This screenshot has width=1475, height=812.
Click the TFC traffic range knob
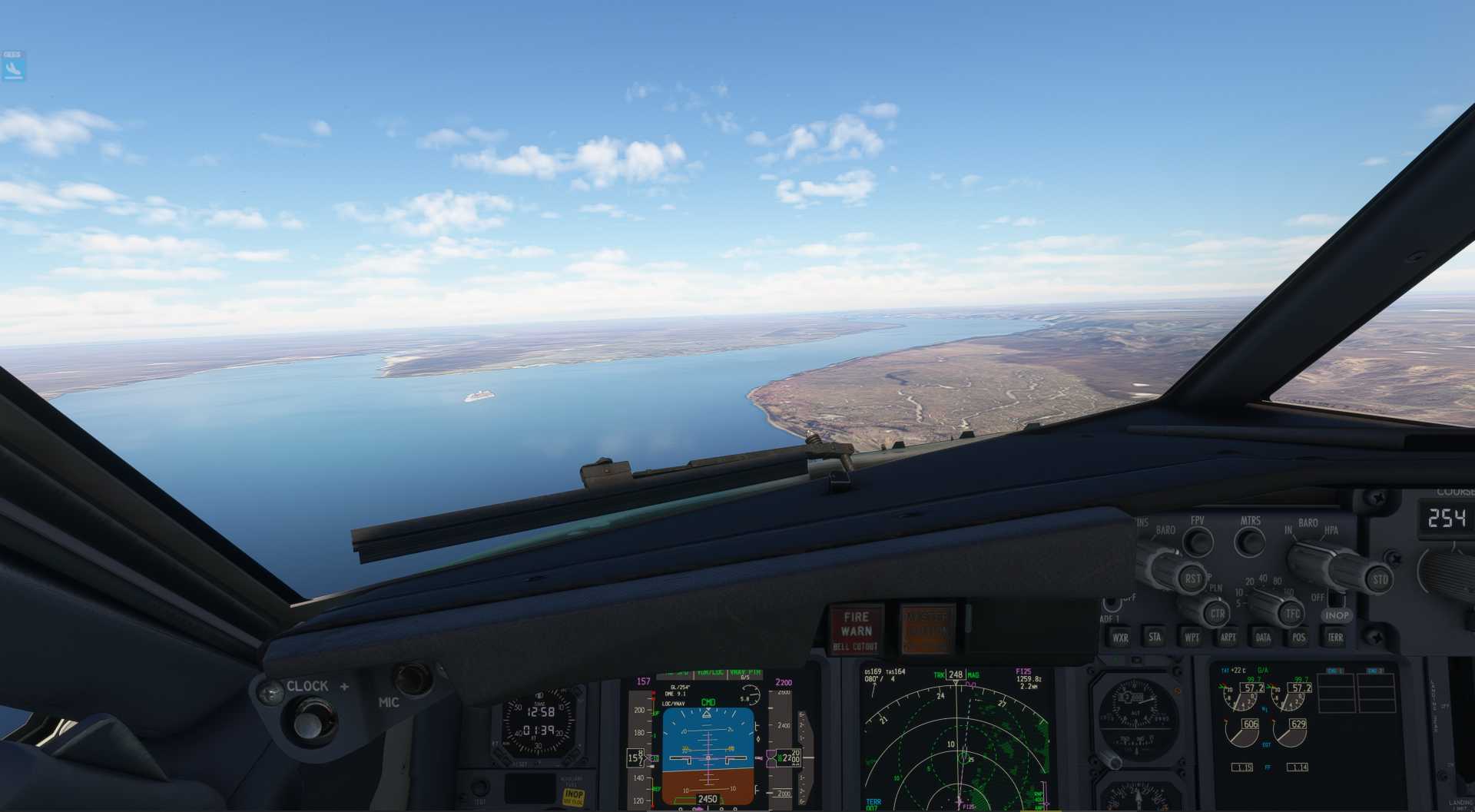[x=1292, y=614]
